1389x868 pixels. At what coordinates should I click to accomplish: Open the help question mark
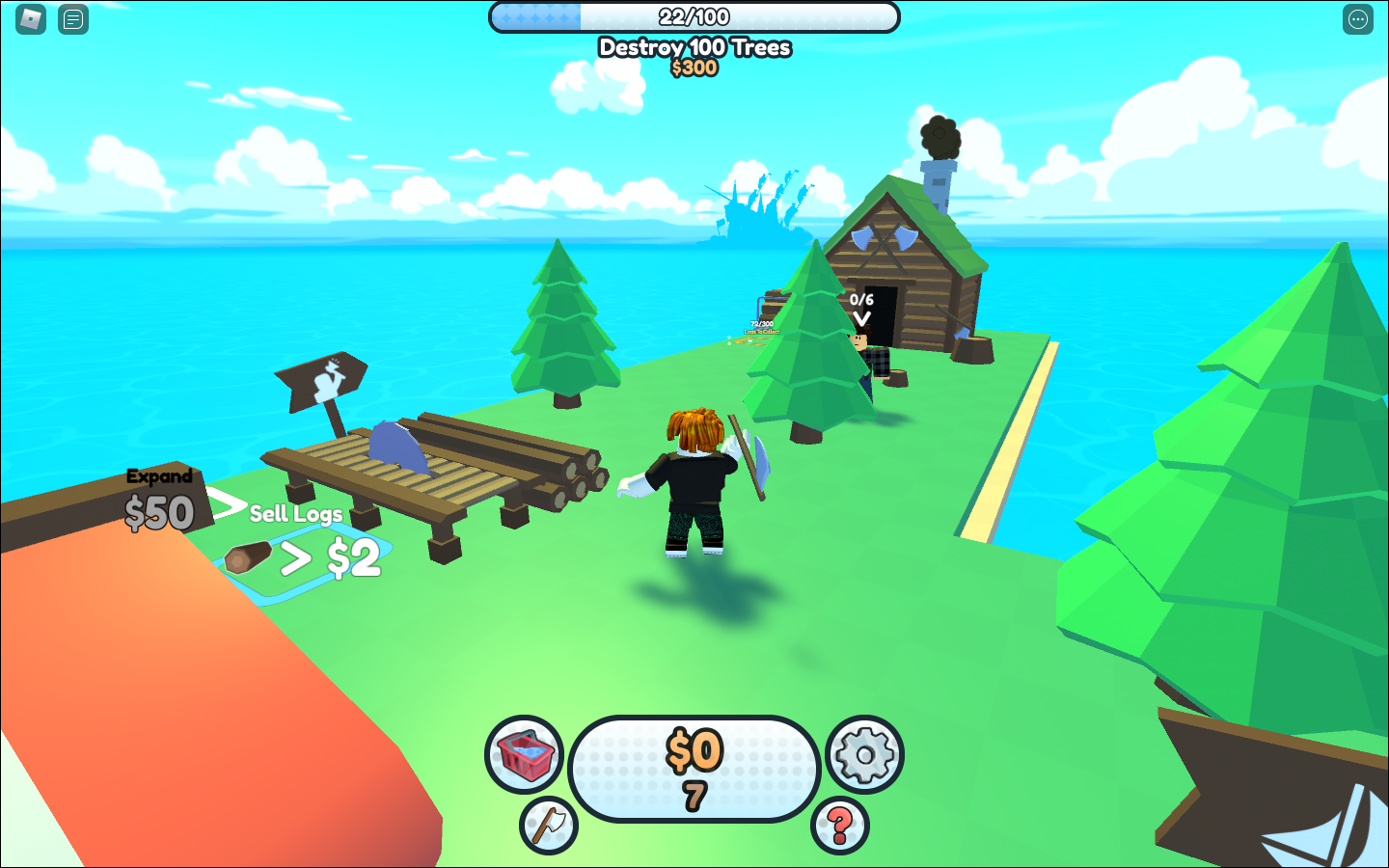point(840,827)
